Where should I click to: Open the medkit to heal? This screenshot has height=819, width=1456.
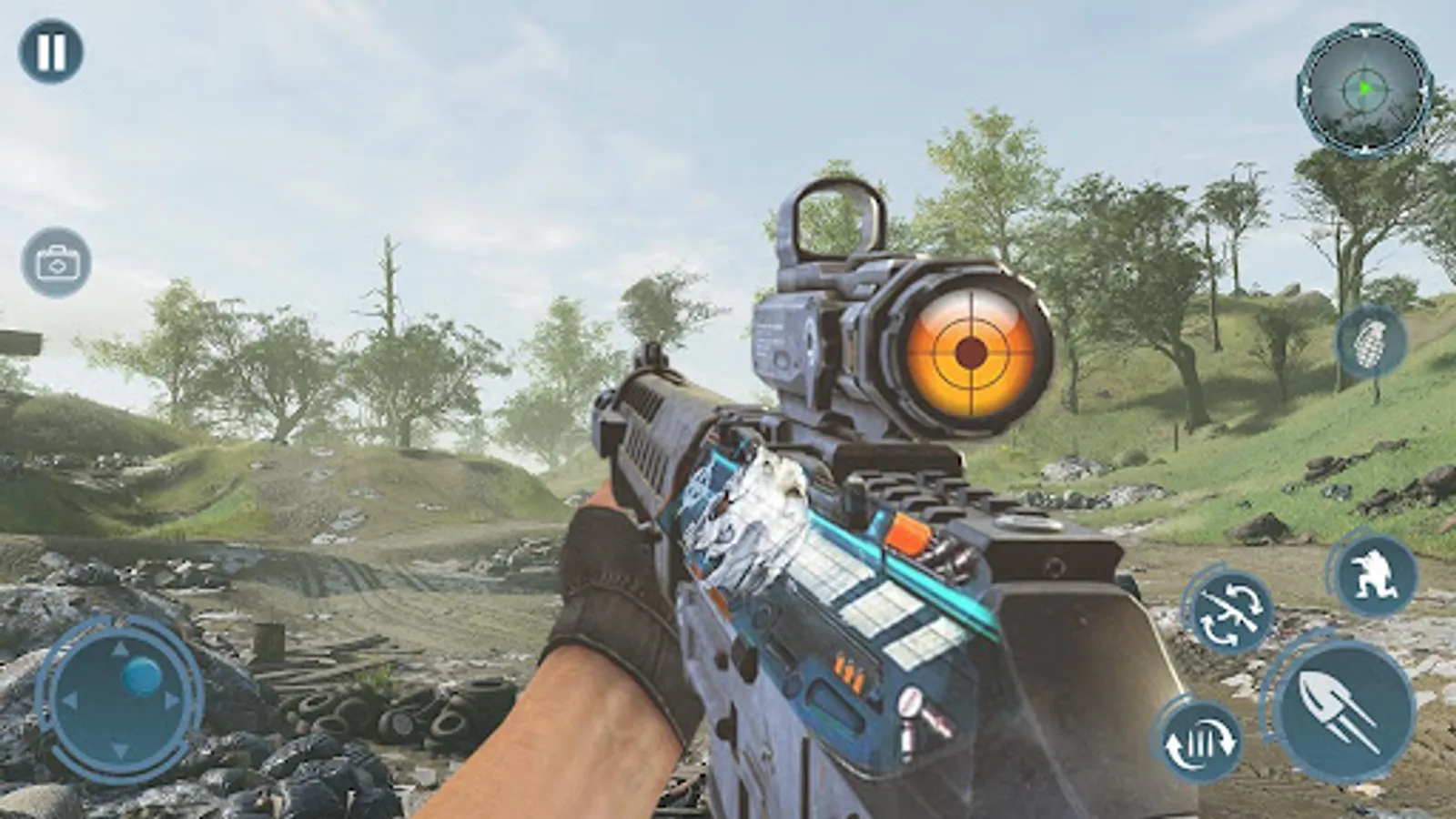pyautogui.click(x=56, y=262)
